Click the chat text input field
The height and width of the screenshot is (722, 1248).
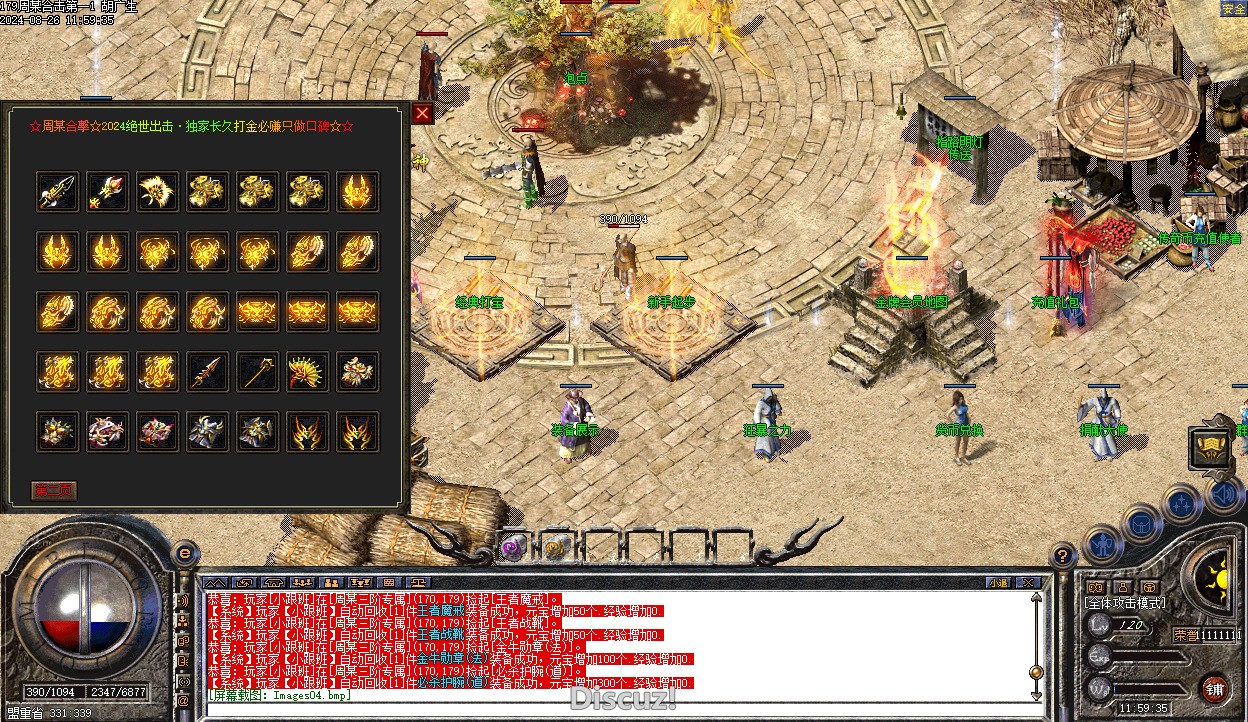(600, 696)
